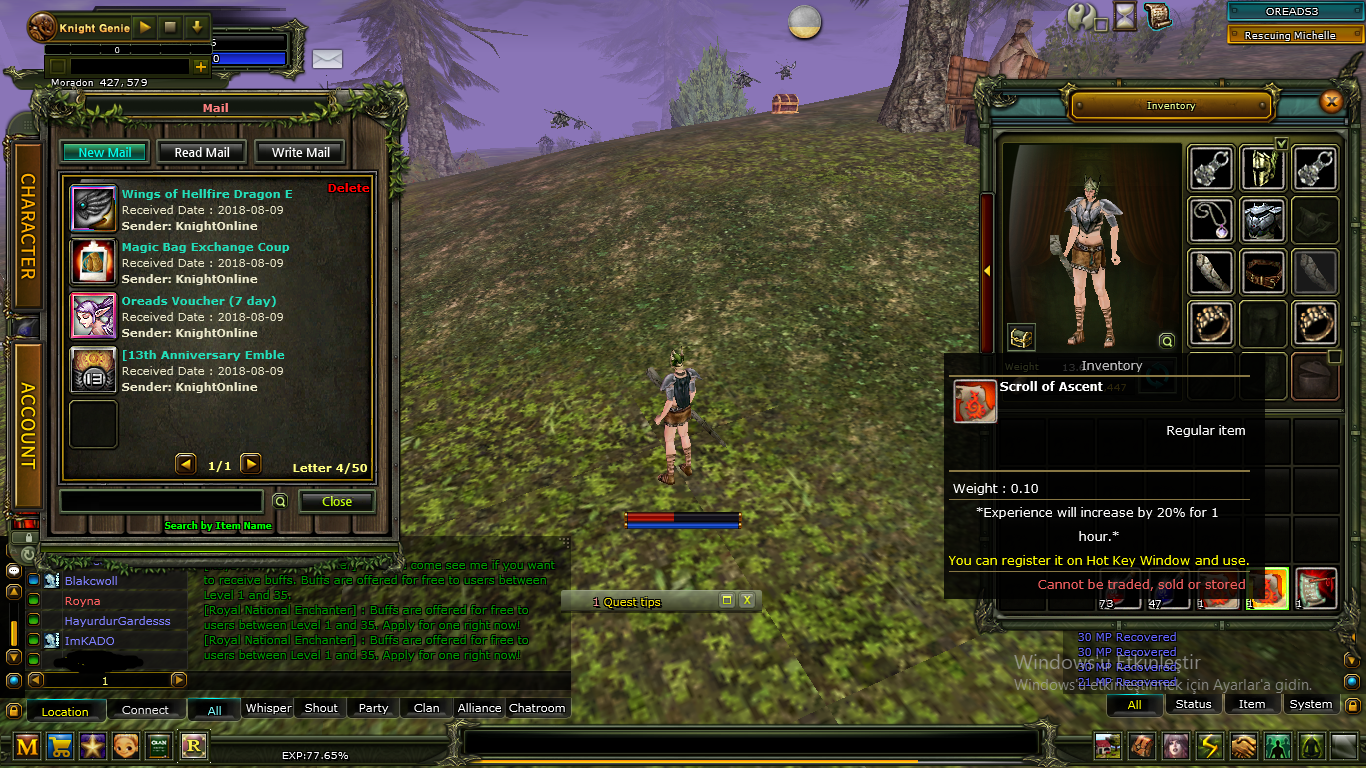Click the R rankings icon
Image resolution: width=1366 pixels, height=768 pixels.
pyautogui.click(x=193, y=746)
